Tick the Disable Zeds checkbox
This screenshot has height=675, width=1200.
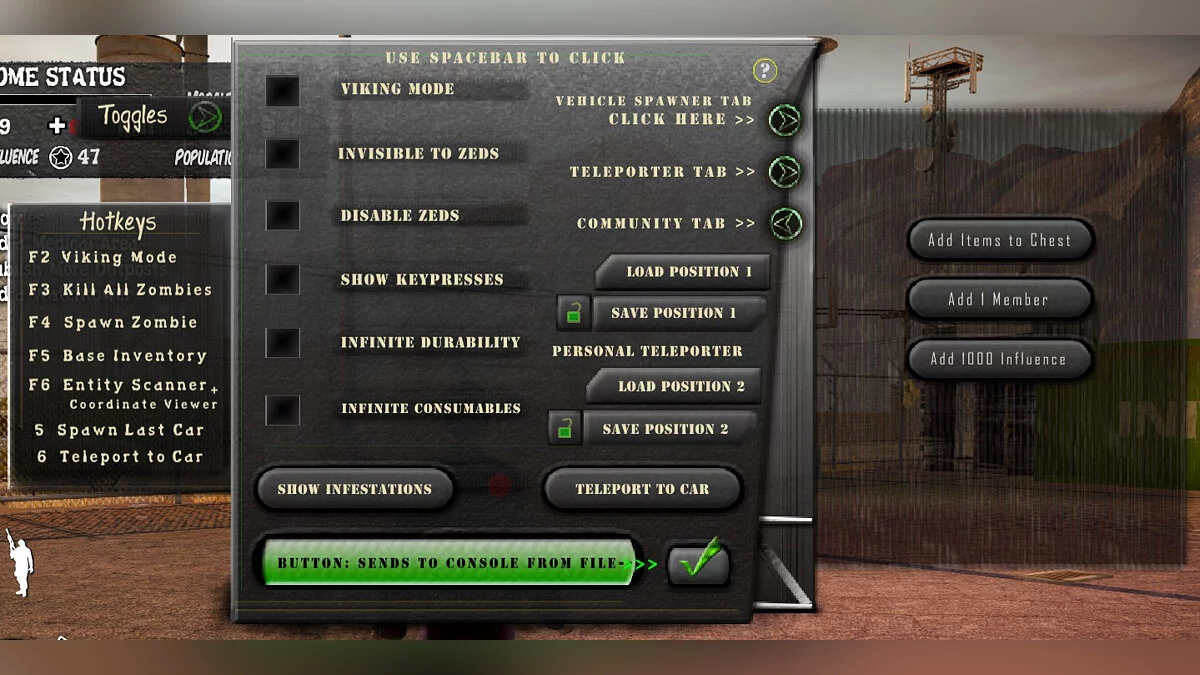click(283, 216)
